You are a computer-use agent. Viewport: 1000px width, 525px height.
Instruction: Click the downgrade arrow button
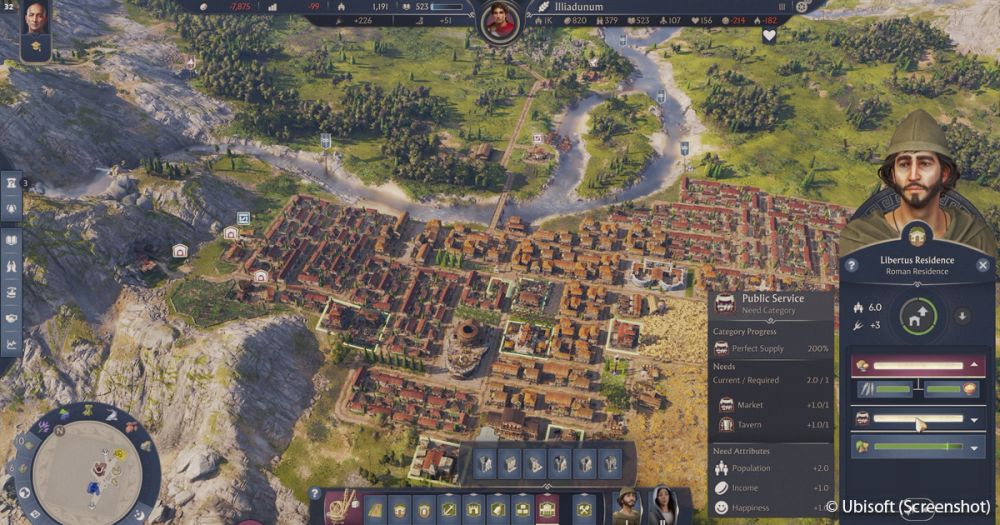963,317
